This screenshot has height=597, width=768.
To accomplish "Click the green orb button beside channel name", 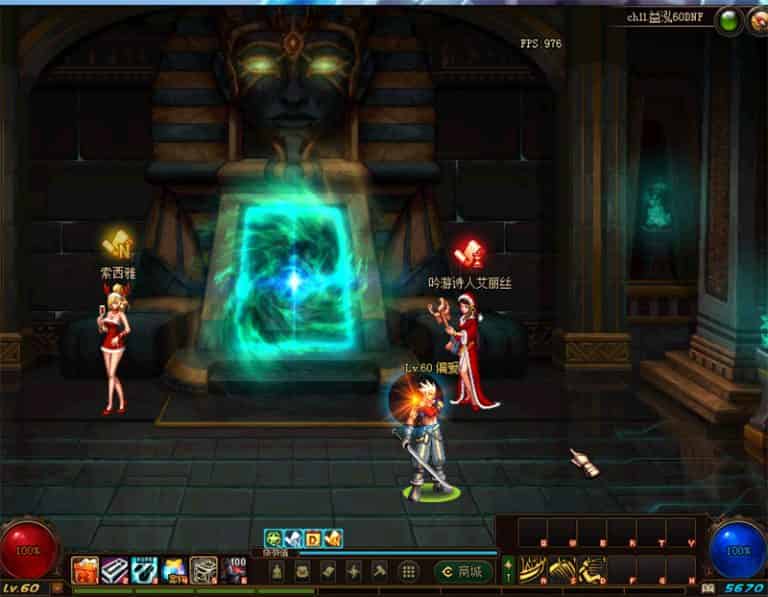I will click(729, 19).
